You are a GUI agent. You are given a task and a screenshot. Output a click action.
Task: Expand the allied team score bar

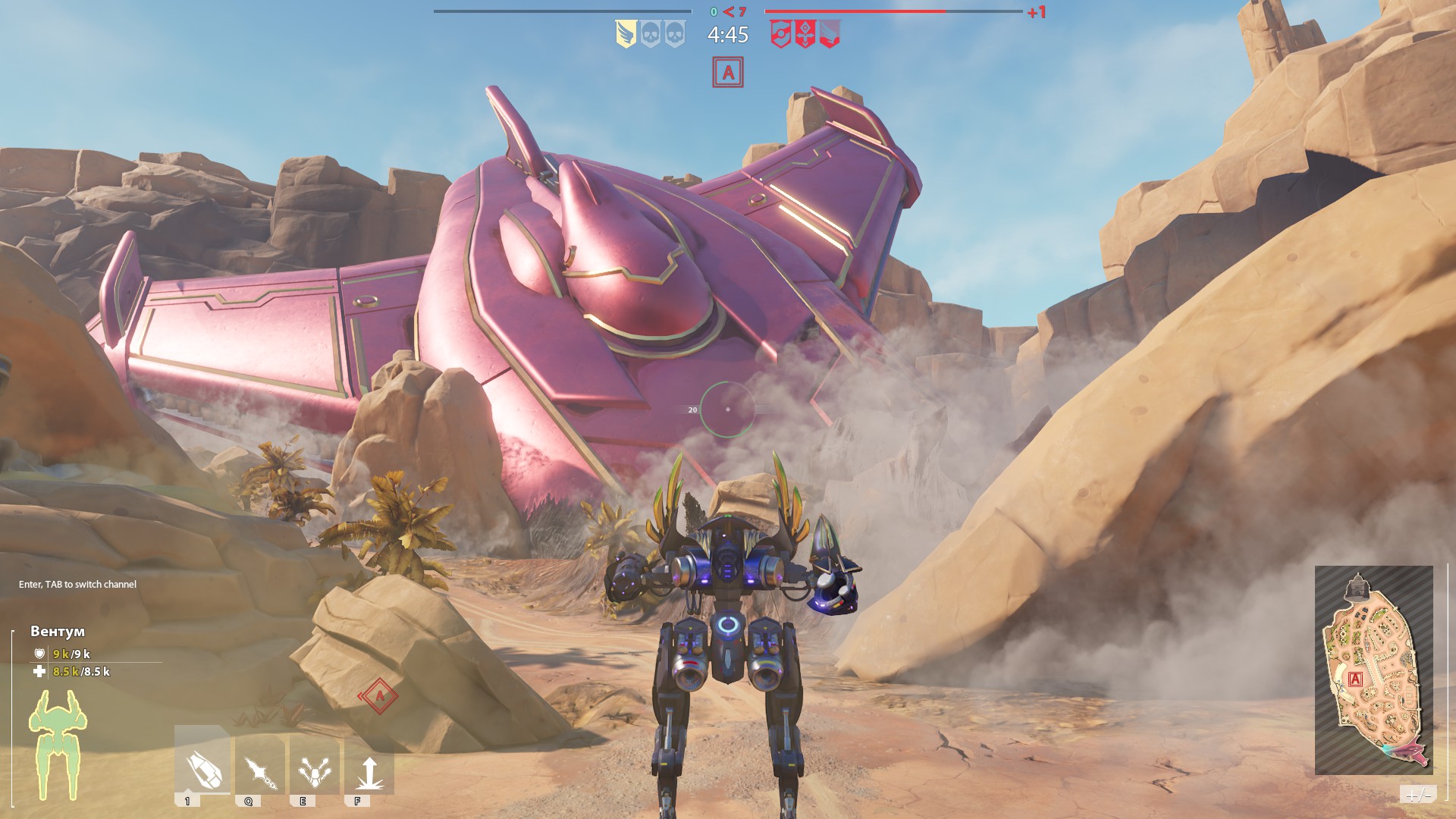pos(563,11)
